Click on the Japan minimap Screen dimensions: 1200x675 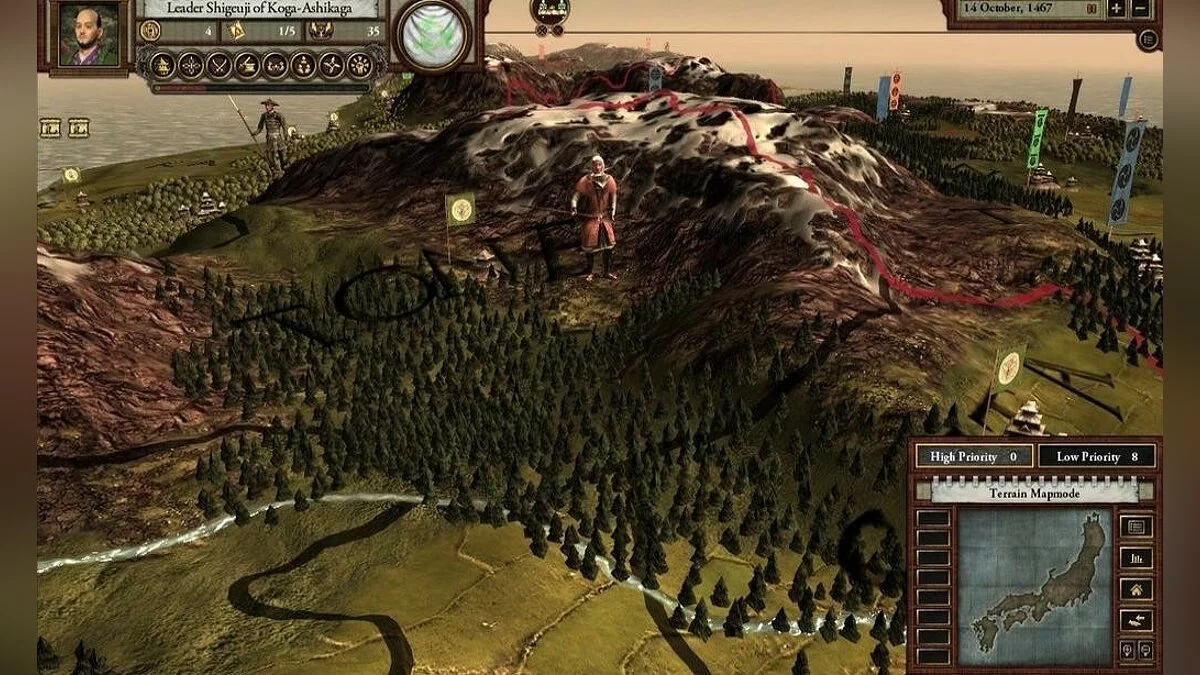coord(1034,587)
